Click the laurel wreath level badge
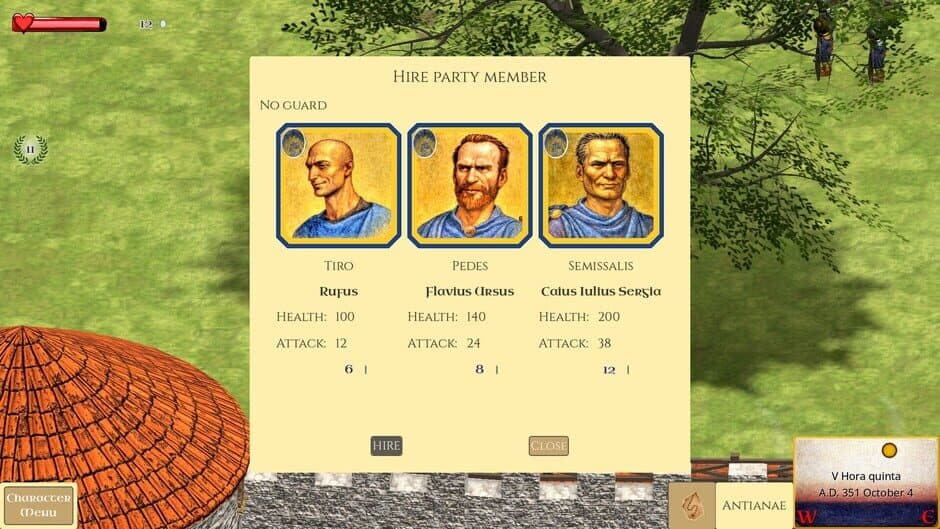Image resolution: width=940 pixels, height=529 pixels. click(x=30, y=150)
